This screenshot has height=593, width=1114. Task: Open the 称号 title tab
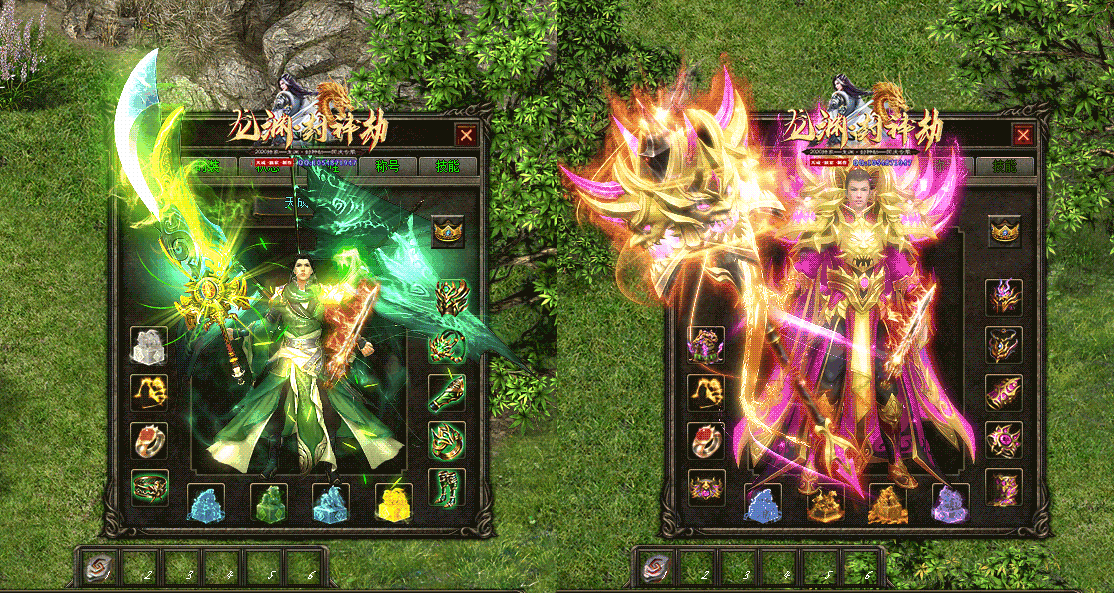click(387, 166)
